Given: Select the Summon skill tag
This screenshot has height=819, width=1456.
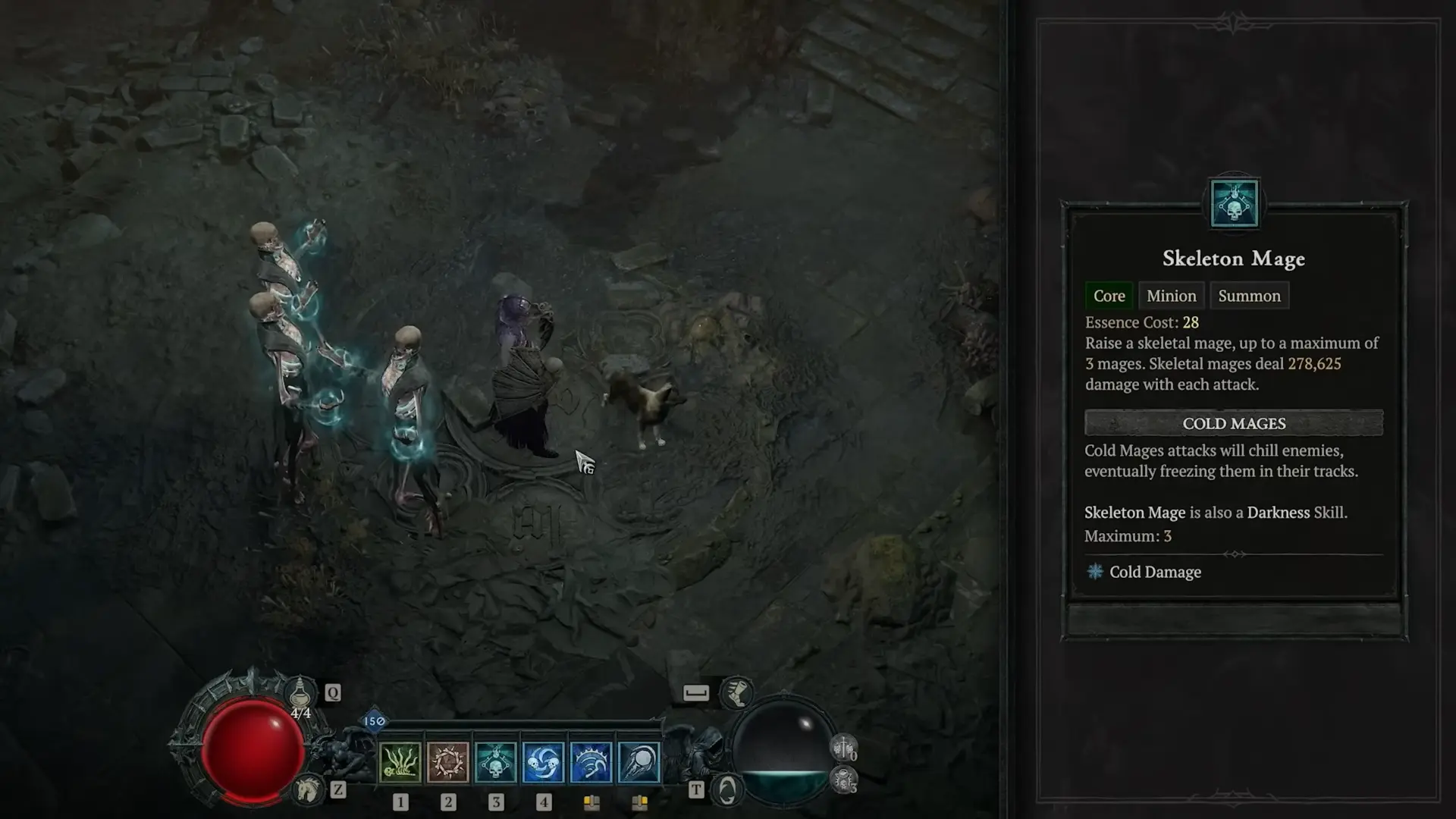Looking at the screenshot, I should pyautogui.click(x=1249, y=296).
